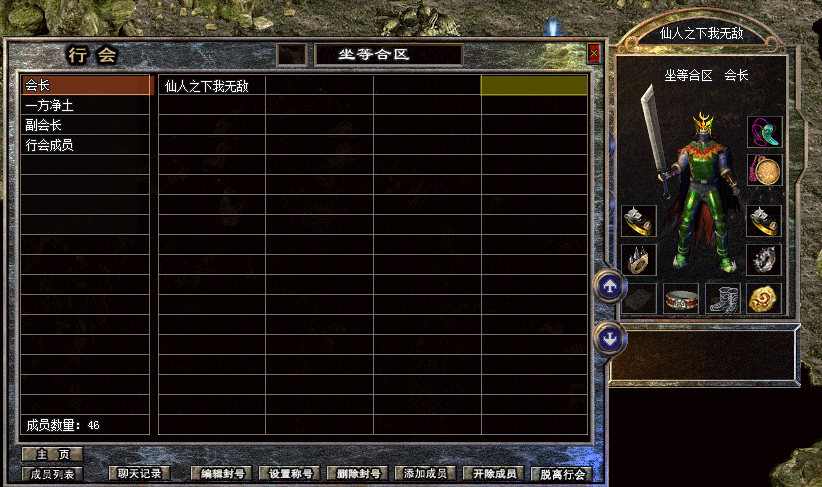The height and width of the screenshot is (487, 822).
Task: Select the equipped boots slot
Action: tap(722, 298)
